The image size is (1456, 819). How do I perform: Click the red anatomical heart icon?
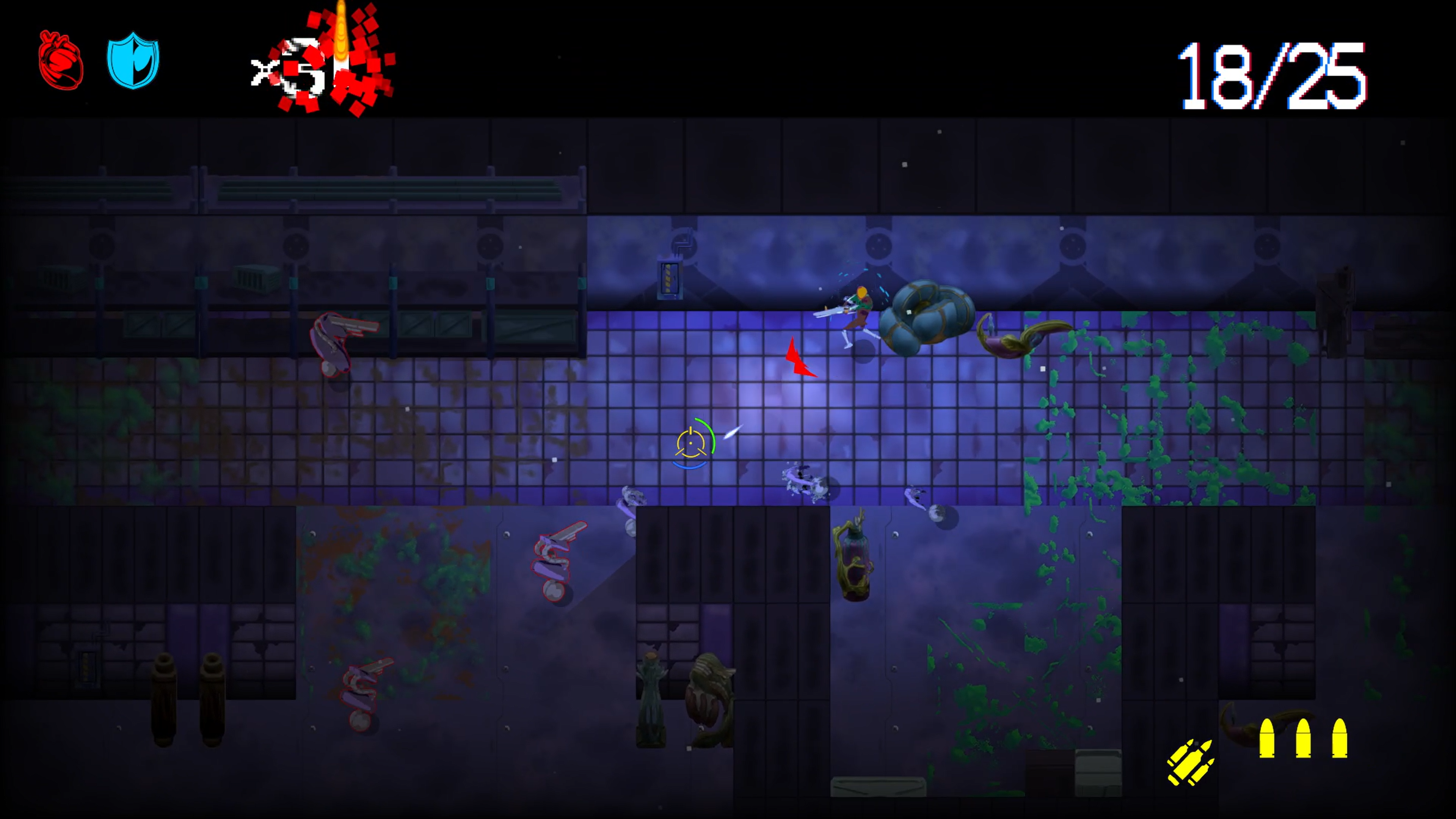point(61,61)
